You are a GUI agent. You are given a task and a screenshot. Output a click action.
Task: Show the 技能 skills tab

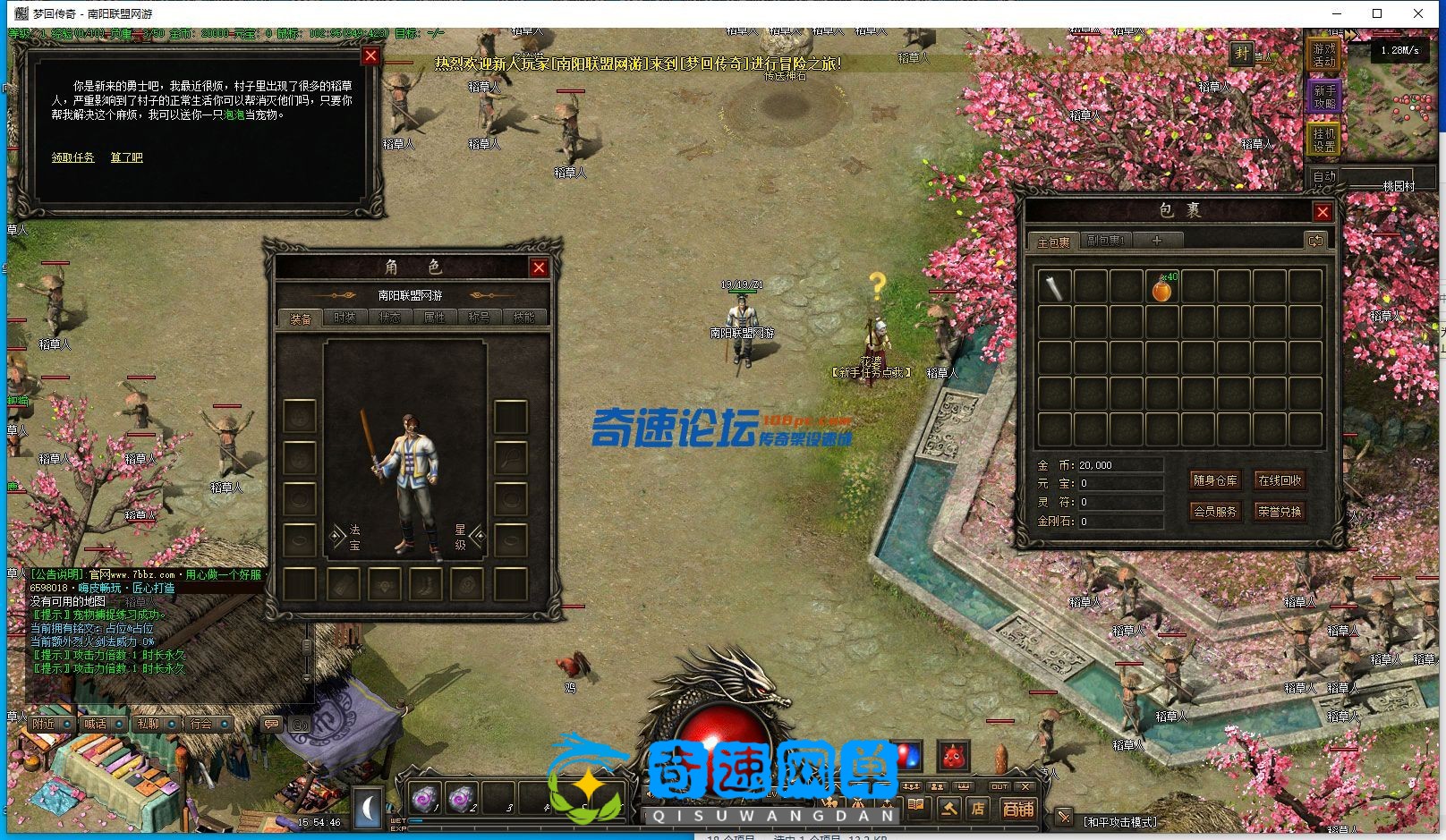pyautogui.click(x=523, y=318)
